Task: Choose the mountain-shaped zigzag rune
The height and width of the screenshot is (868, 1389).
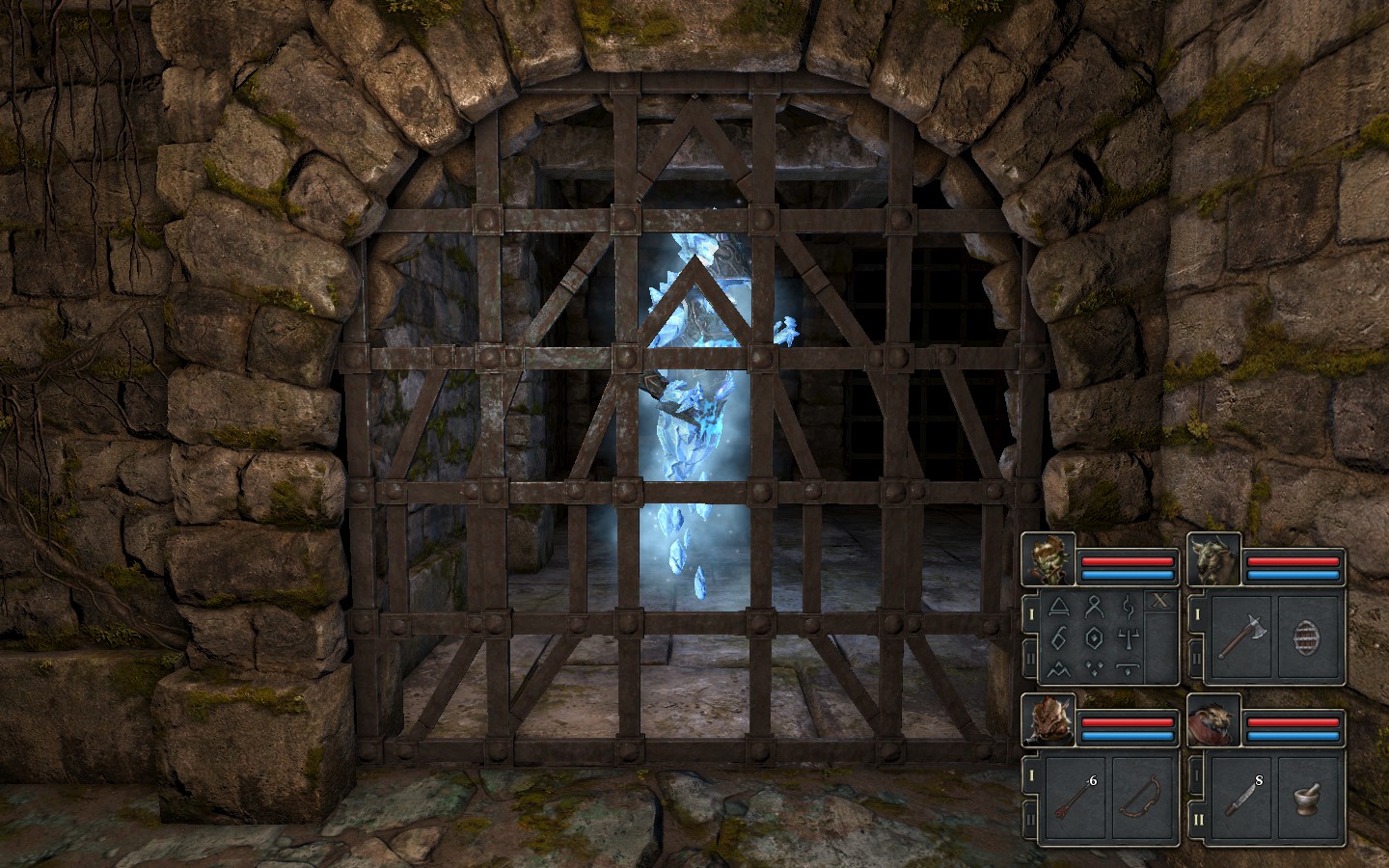Action: click(1058, 667)
